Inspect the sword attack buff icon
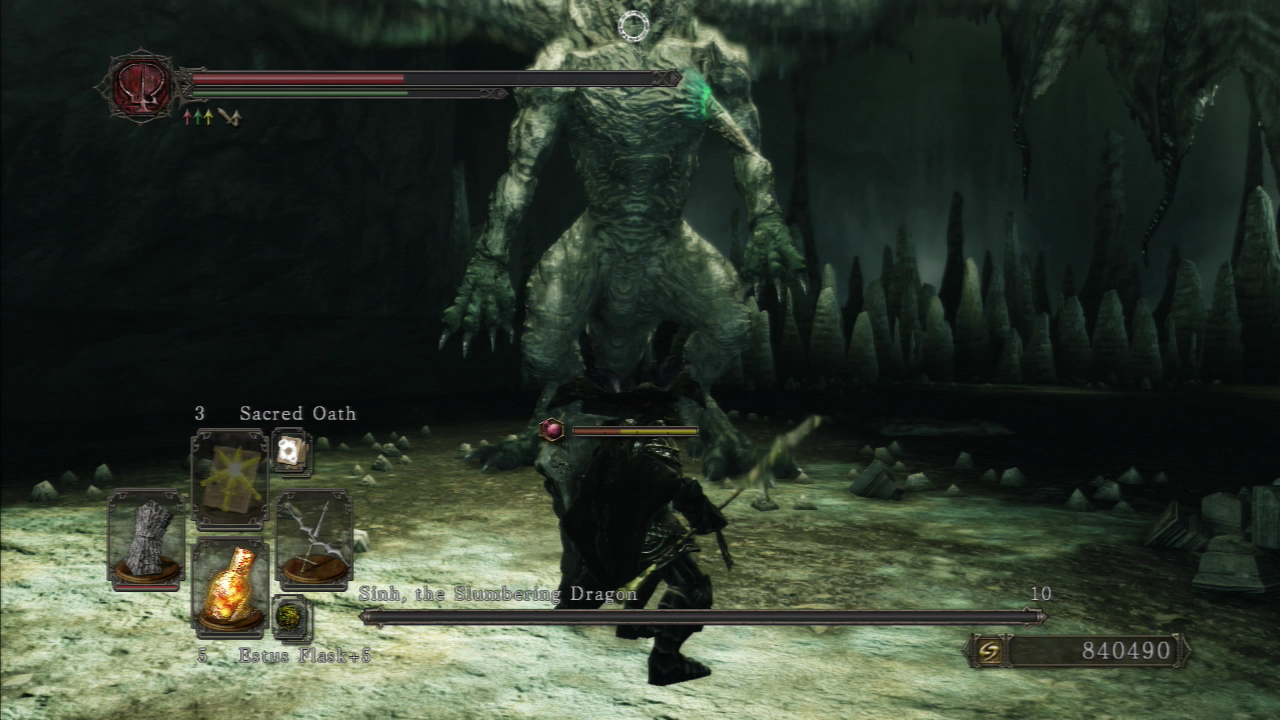Image resolution: width=1280 pixels, height=720 pixels. click(x=231, y=117)
